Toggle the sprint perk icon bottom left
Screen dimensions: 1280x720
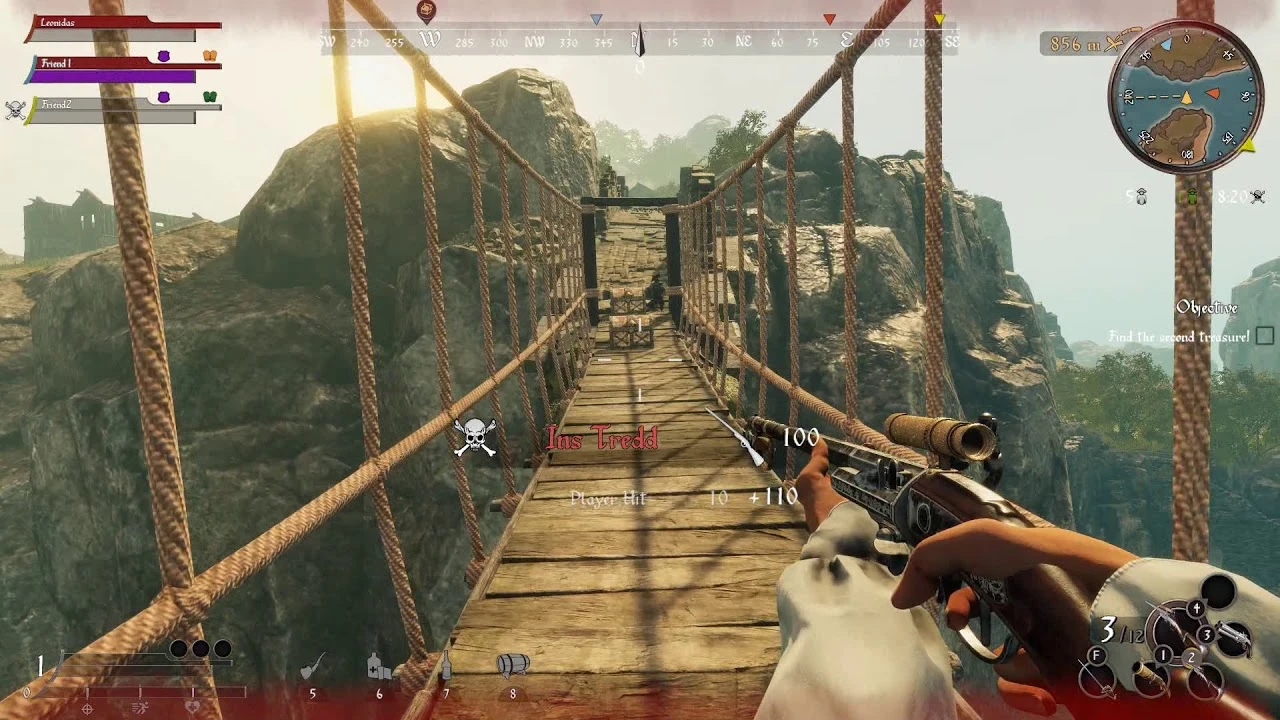coord(139,708)
